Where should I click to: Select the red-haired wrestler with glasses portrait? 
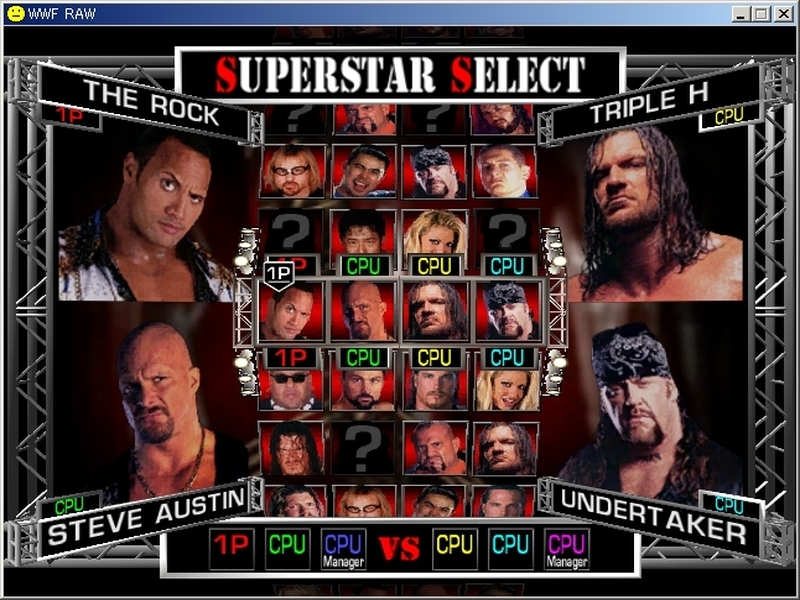point(291,171)
